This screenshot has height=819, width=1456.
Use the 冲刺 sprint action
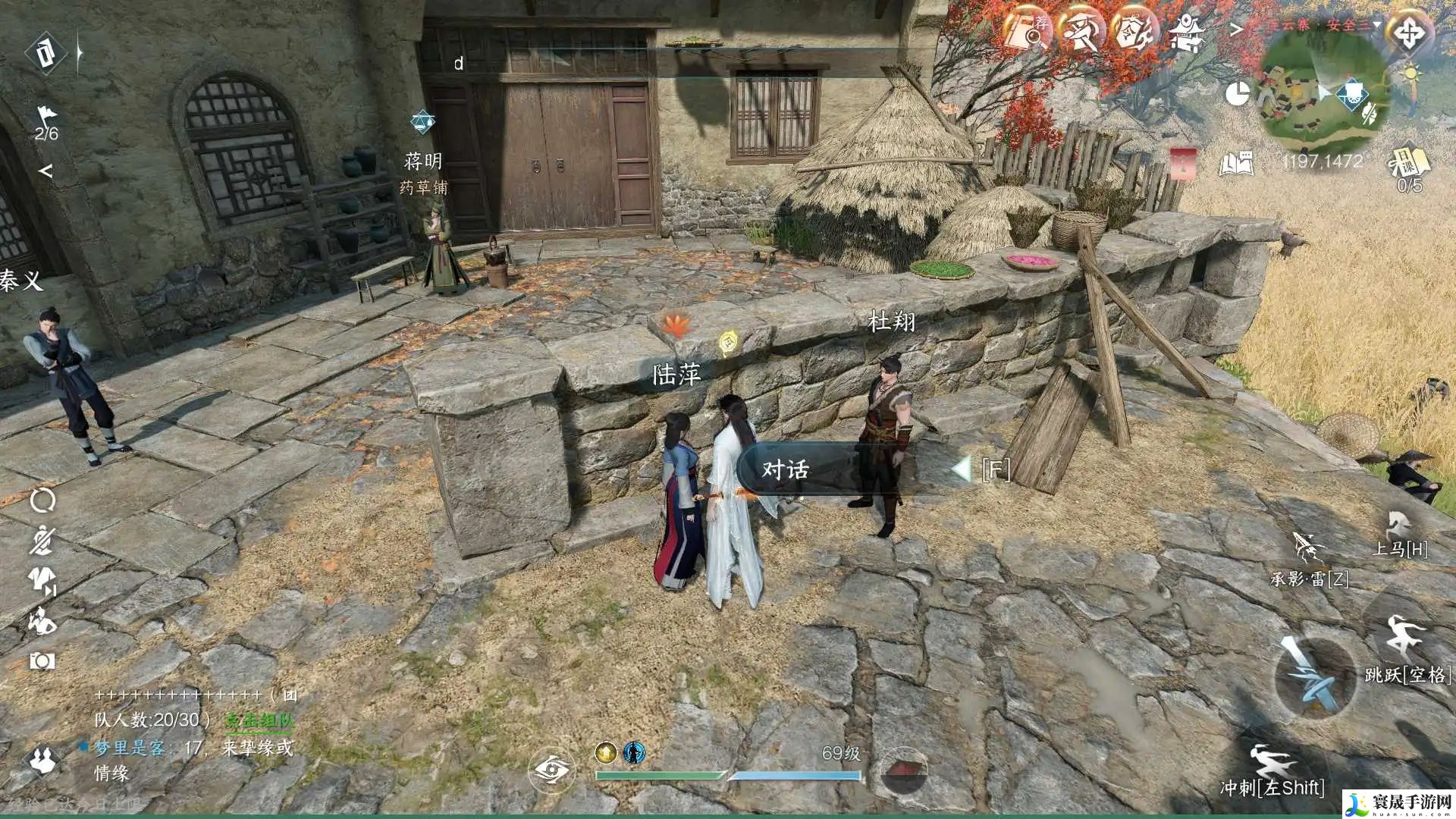coord(1272,761)
